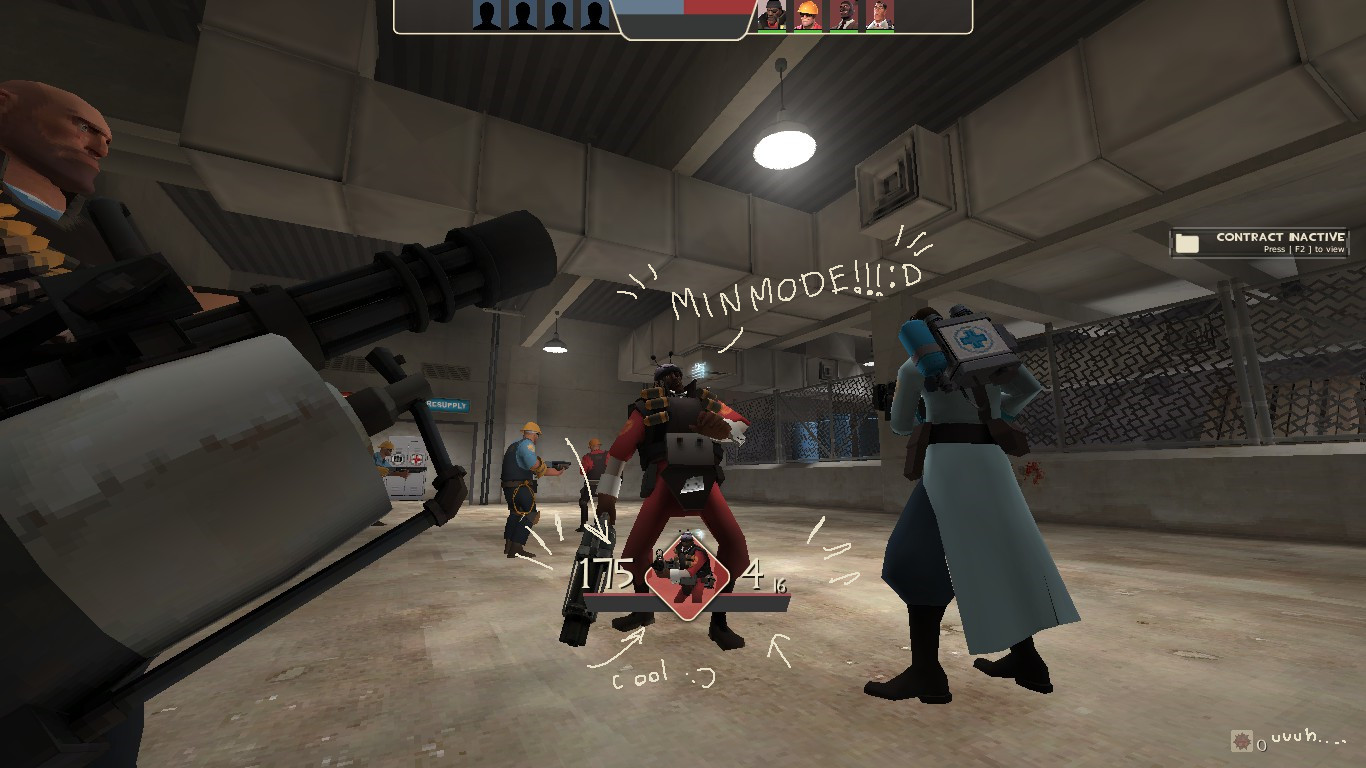Toggle the fourth empty BLU player slot
1366x768 pixels.
(x=595, y=15)
